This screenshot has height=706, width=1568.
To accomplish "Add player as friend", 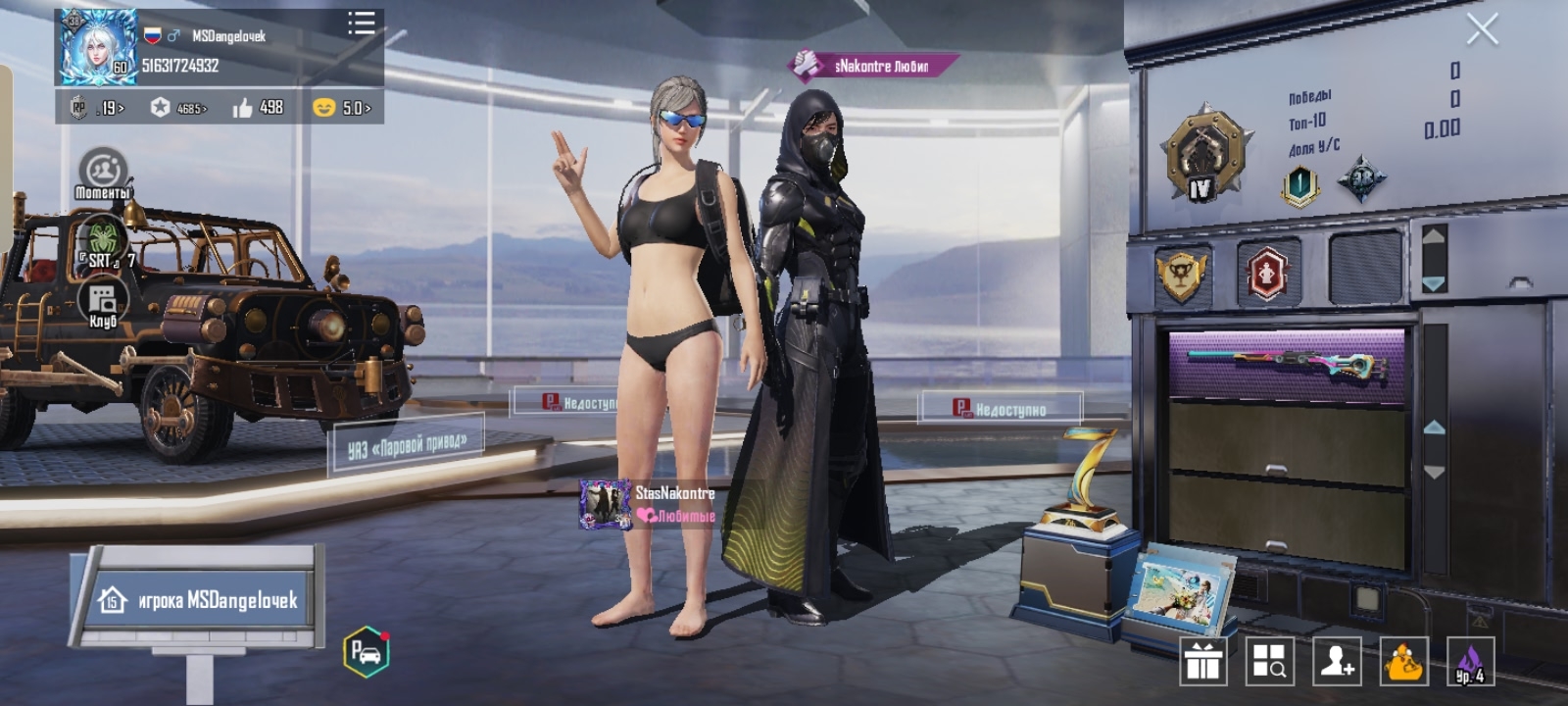I will [x=1337, y=661].
